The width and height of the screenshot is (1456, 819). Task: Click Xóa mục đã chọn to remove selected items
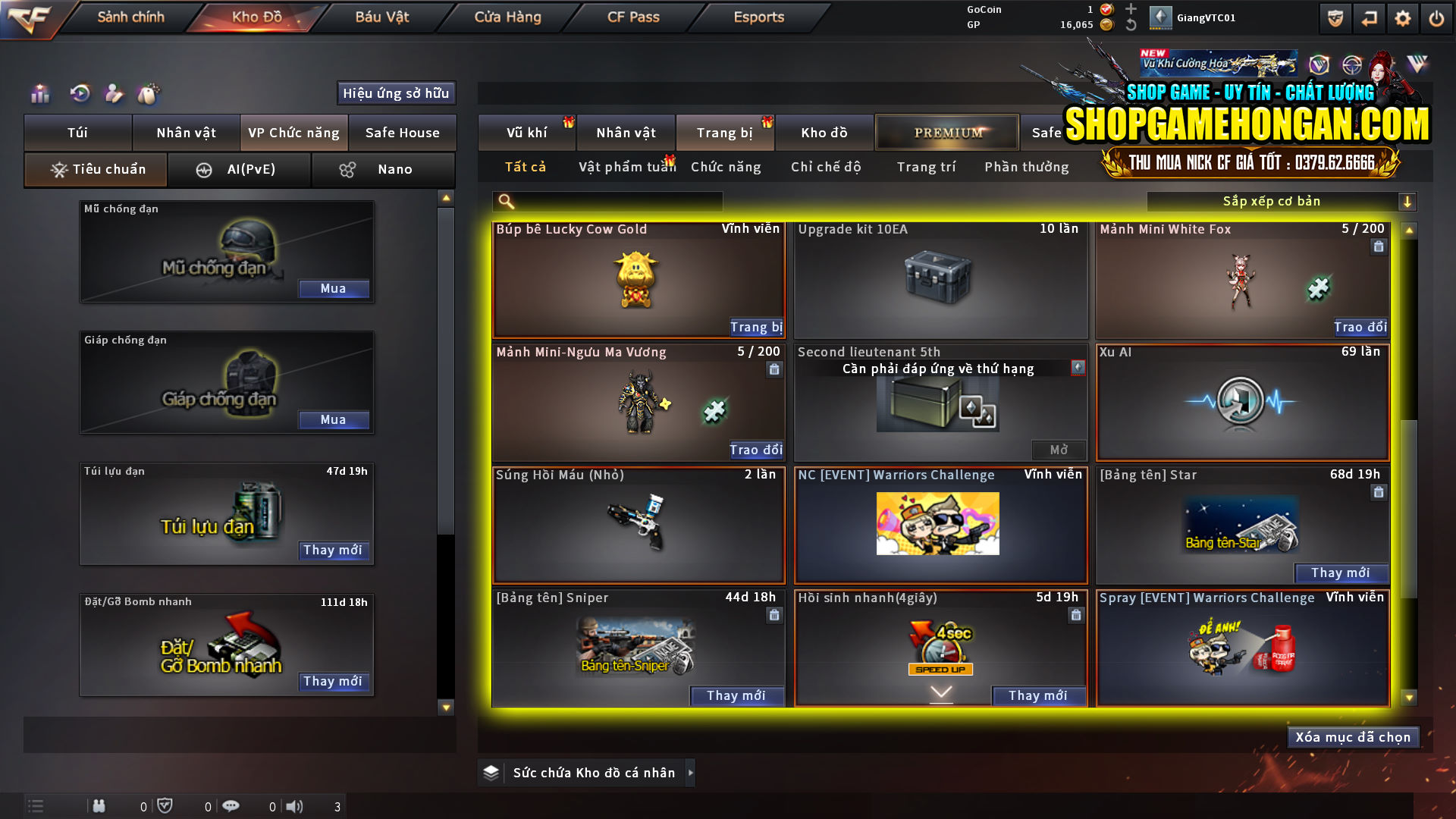coord(1353,736)
